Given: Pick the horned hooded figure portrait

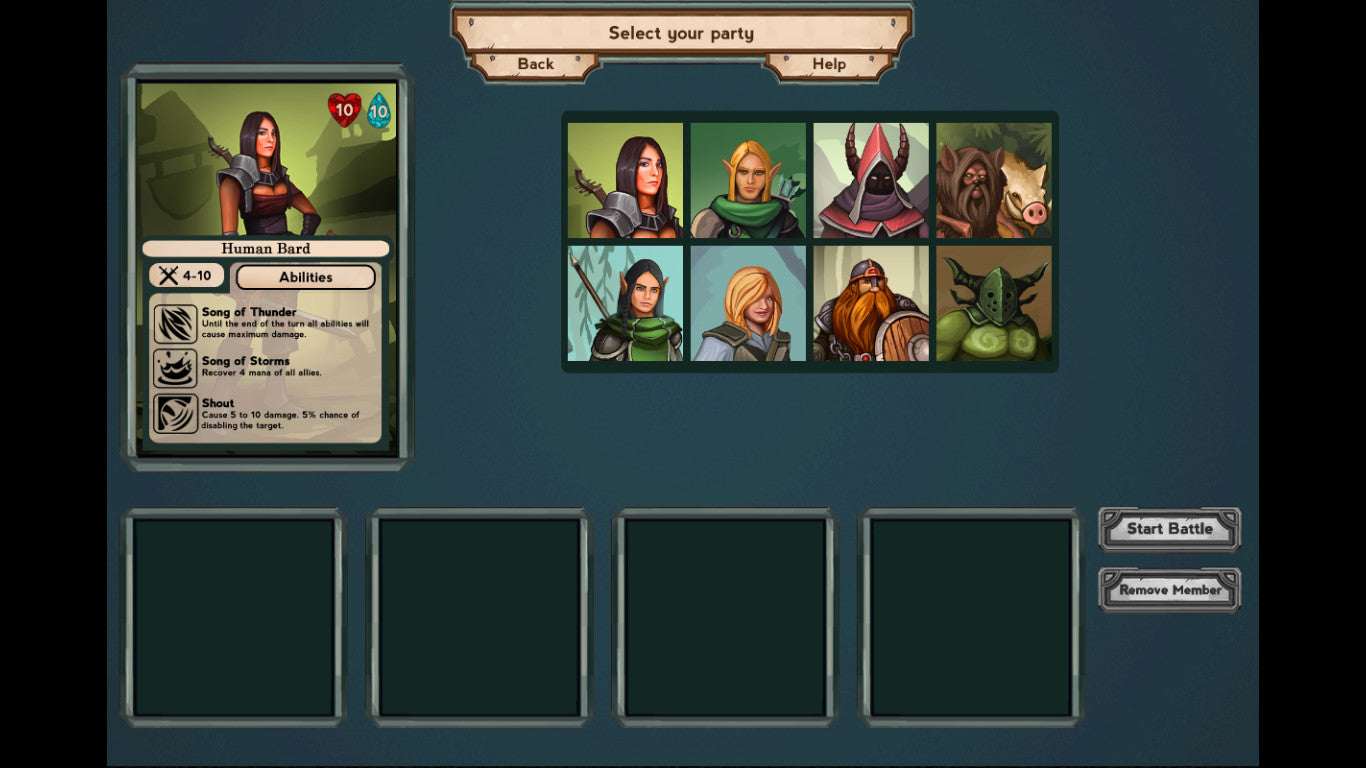Looking at the screenshot, I should (x=871, y=180).
